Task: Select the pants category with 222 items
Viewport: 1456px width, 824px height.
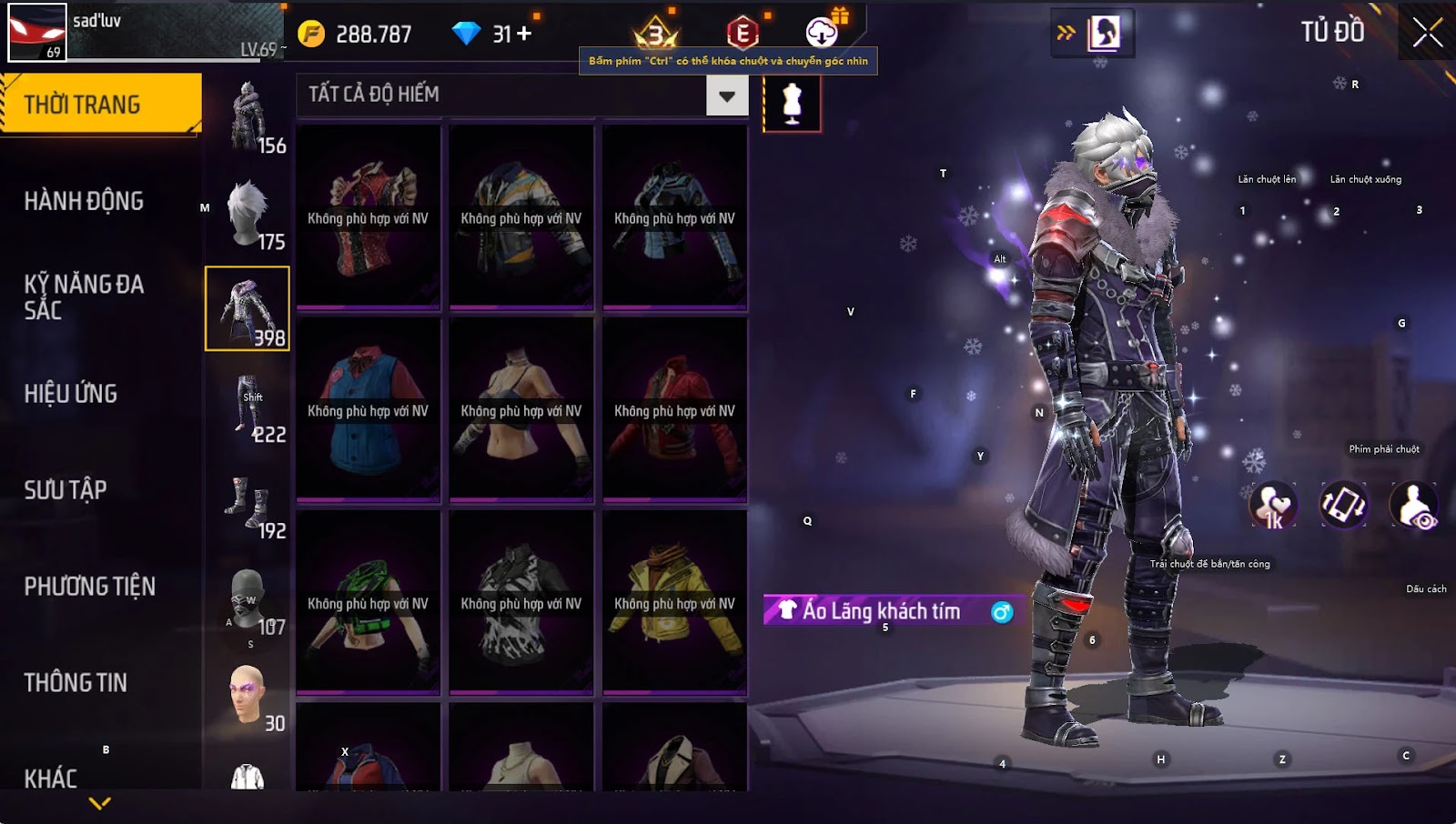Action: coord(248,406)
